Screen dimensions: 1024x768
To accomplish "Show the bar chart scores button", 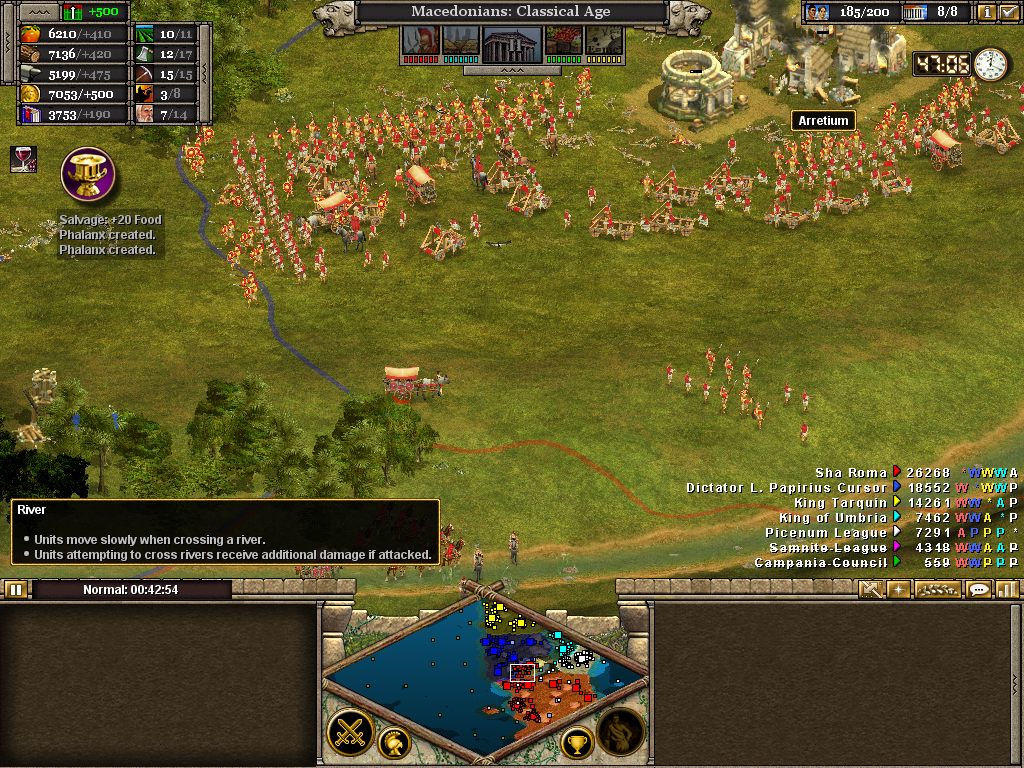I will pos(1006,590).
